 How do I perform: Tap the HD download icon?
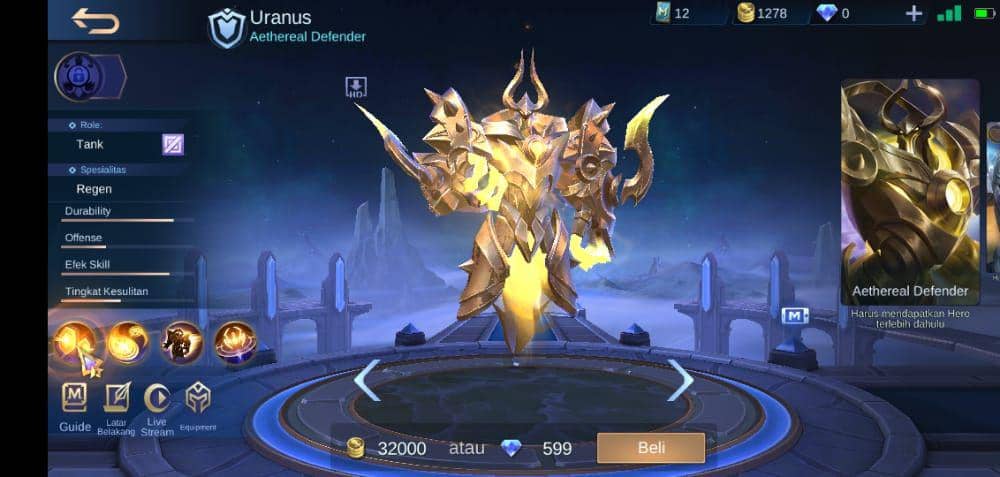pyautogui.click(x=356, y=87)
